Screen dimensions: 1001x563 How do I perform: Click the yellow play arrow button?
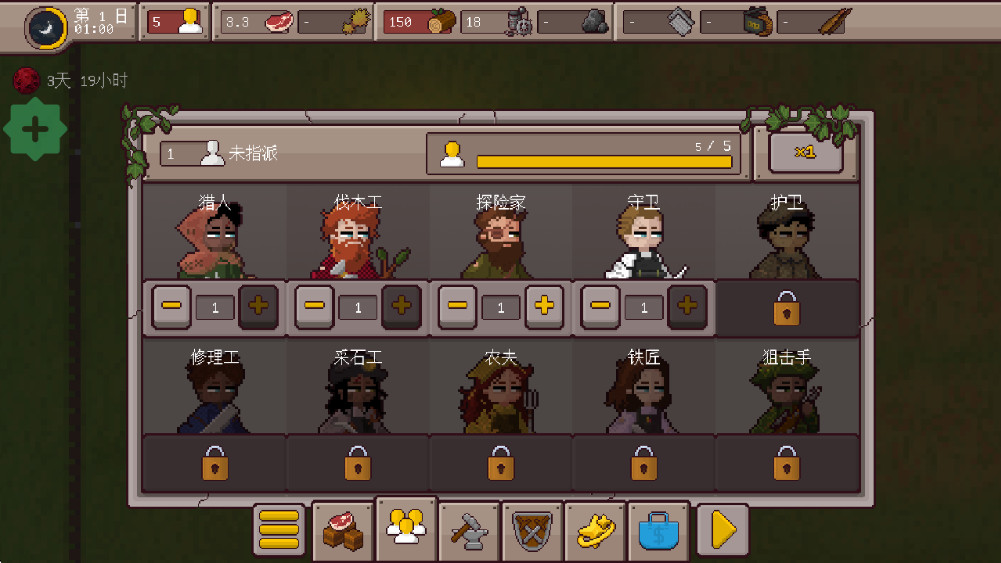point(722,529)
